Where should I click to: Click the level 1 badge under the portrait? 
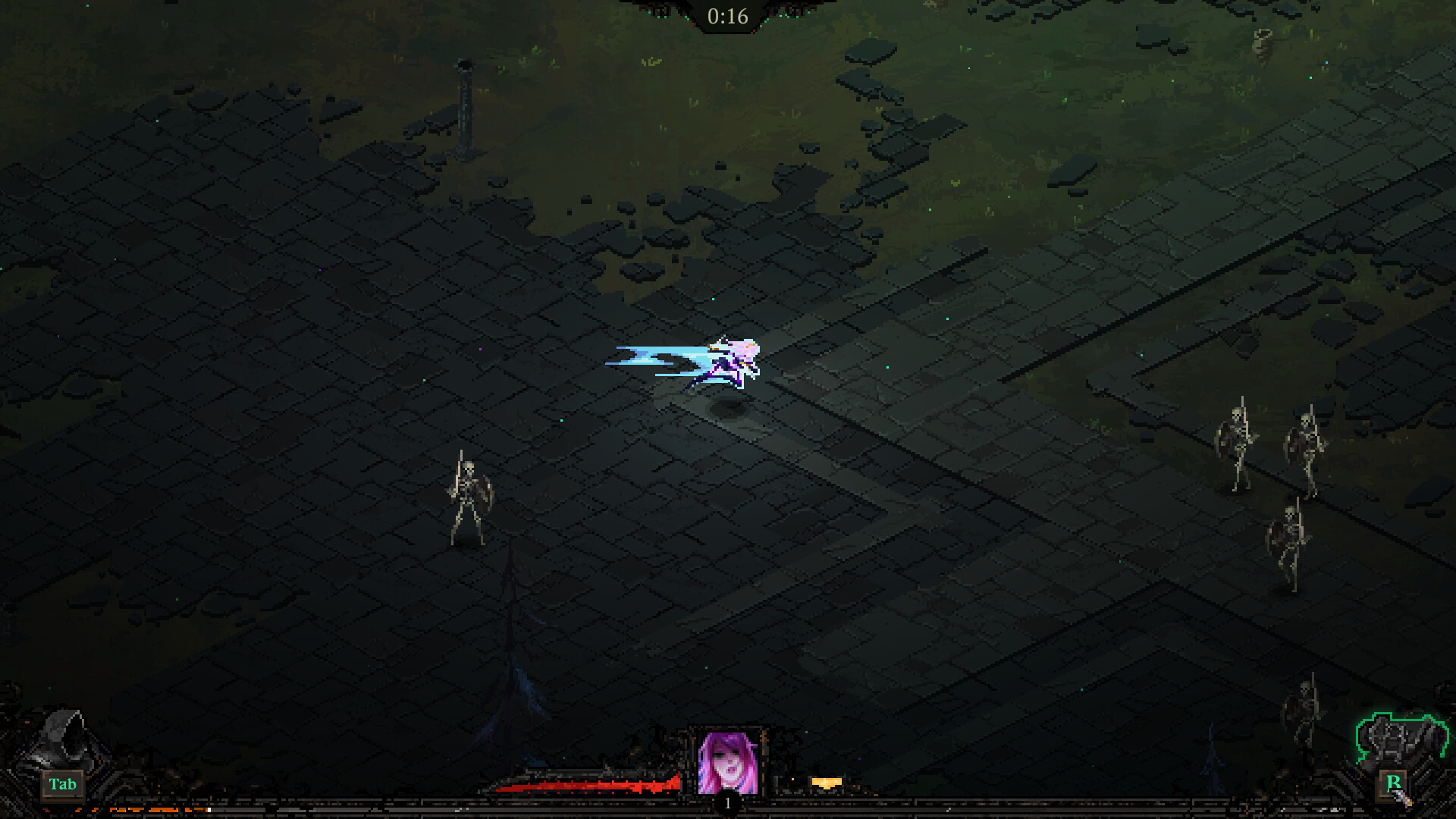pos(726,802)
